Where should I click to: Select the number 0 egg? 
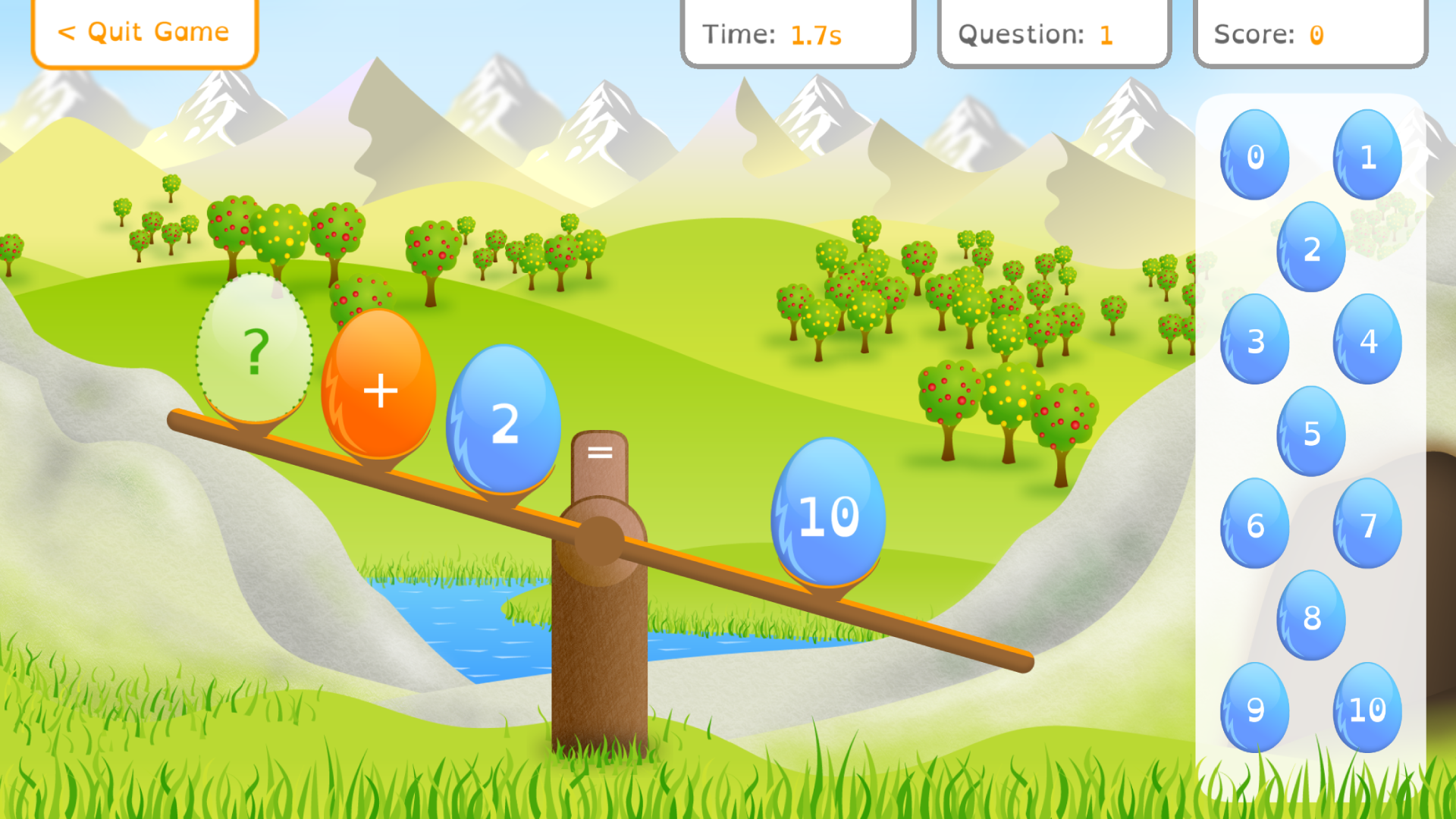pyautogui.click(x=1254, y=155)
